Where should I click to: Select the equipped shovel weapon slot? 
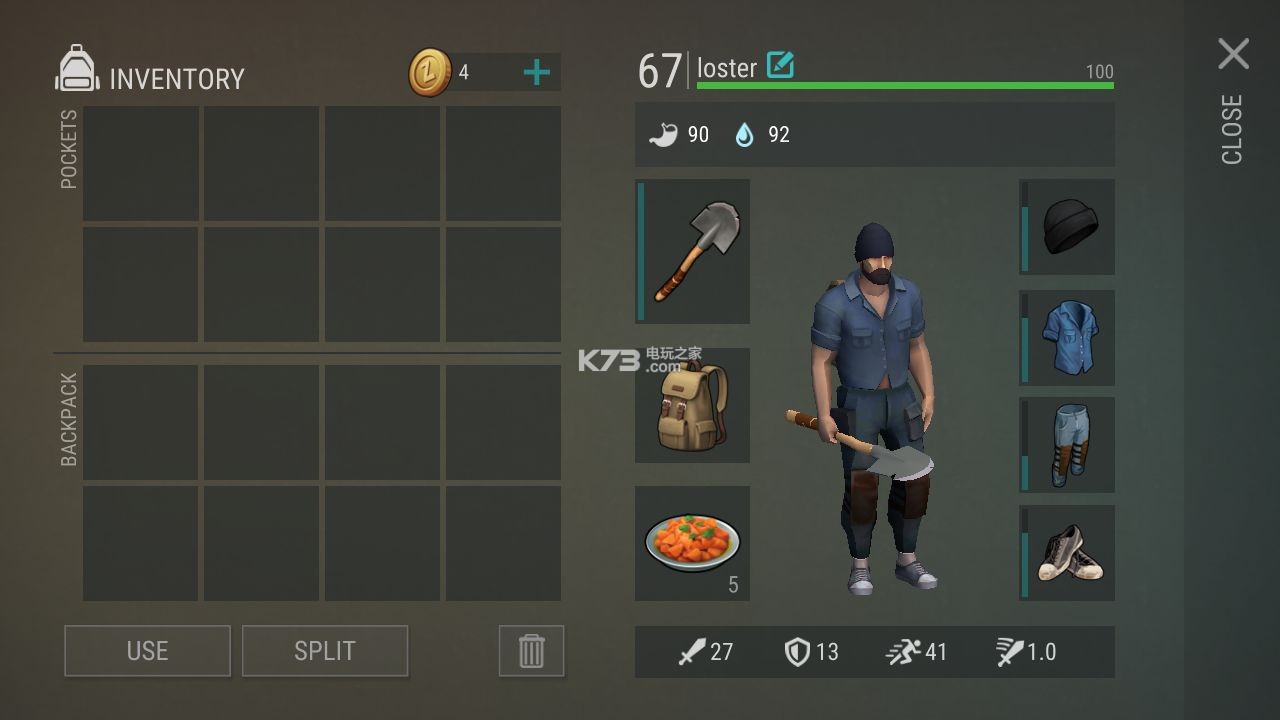point(693,251)
